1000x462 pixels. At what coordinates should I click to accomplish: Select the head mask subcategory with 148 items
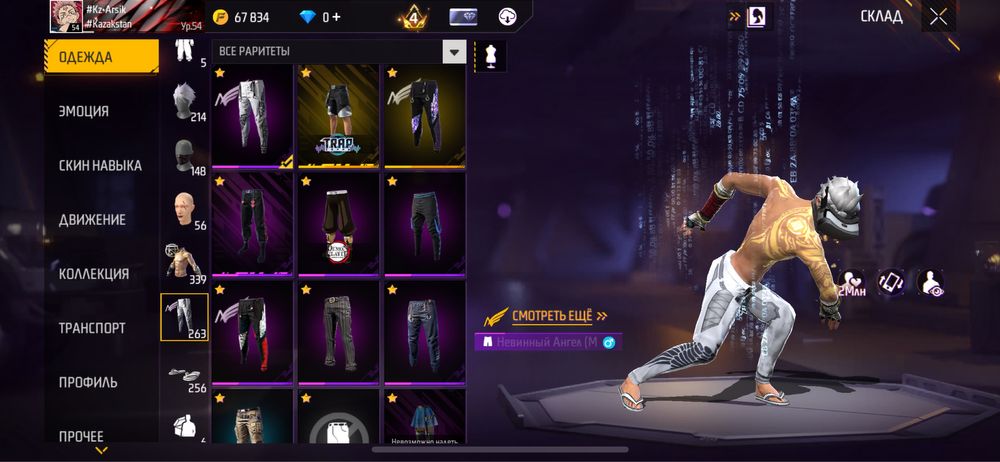184,156
